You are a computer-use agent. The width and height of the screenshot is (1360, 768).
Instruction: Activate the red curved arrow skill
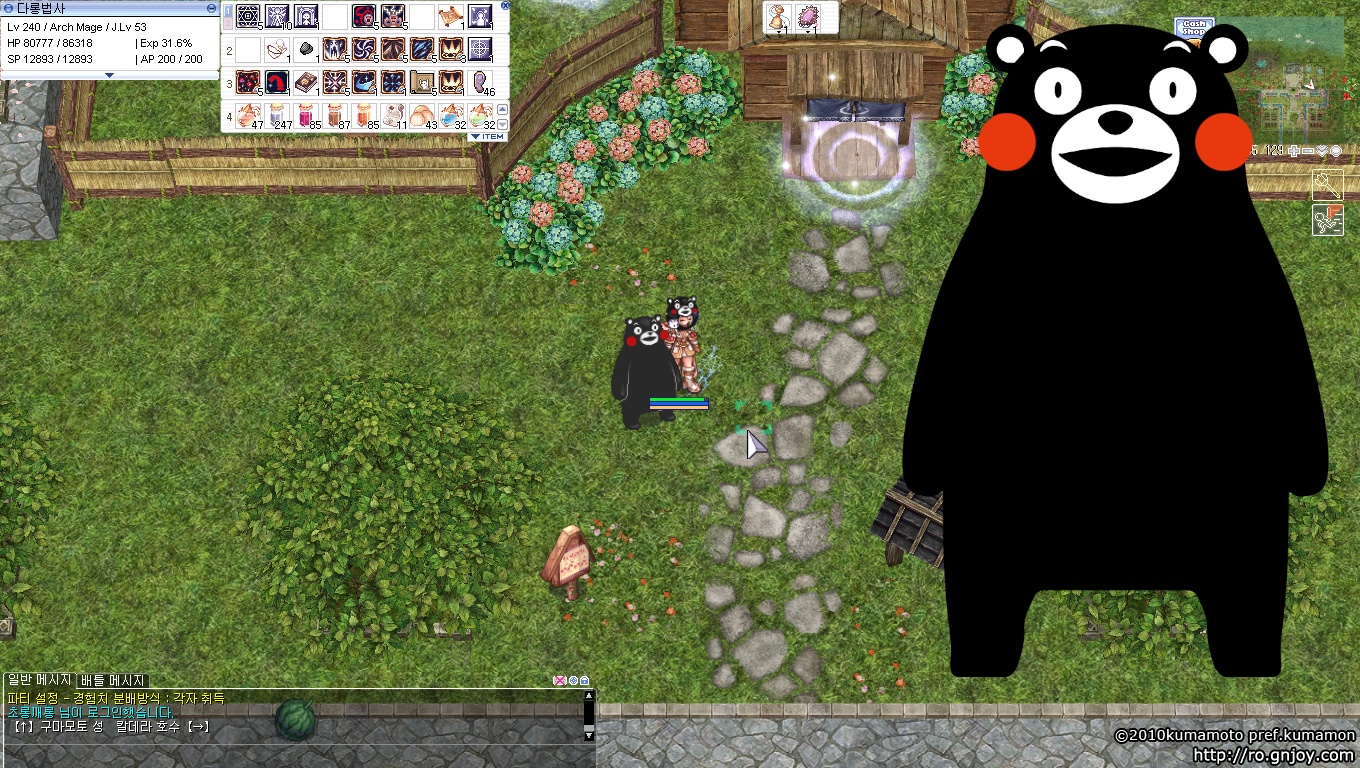tap(277, 82)
